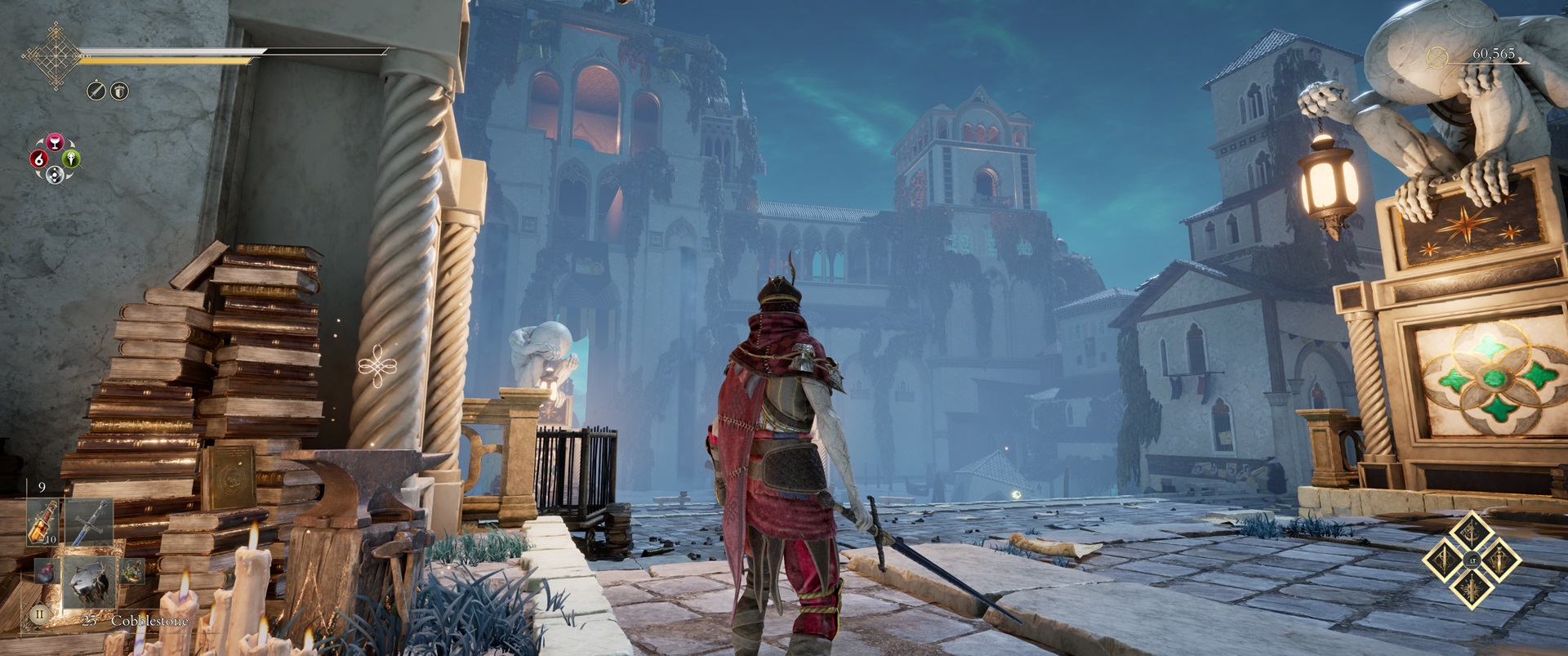Click the sword buff status icon
This screenshot has width=1568, height=656.
[96, 91]
